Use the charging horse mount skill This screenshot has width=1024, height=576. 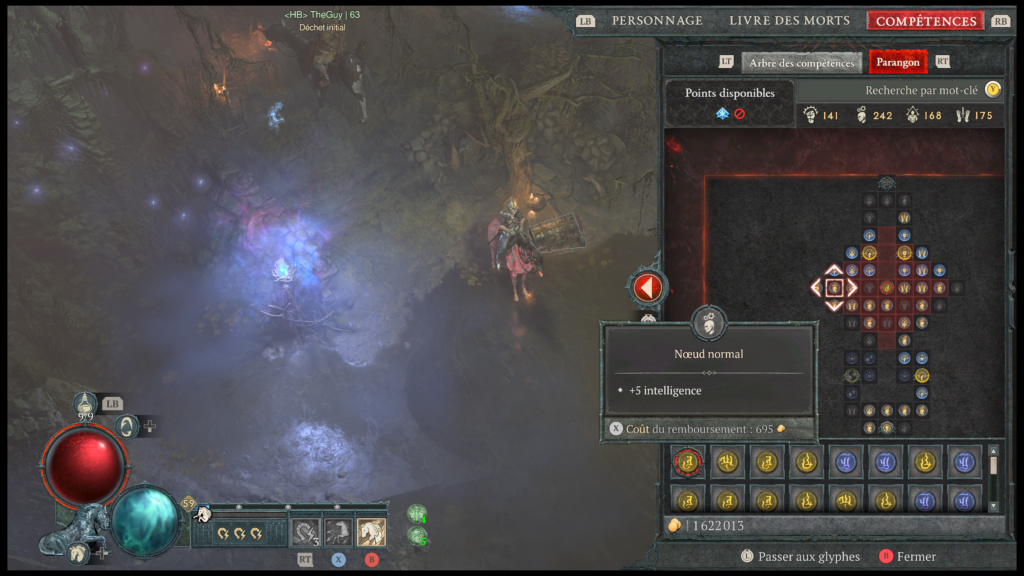click(x=338, y=532)
